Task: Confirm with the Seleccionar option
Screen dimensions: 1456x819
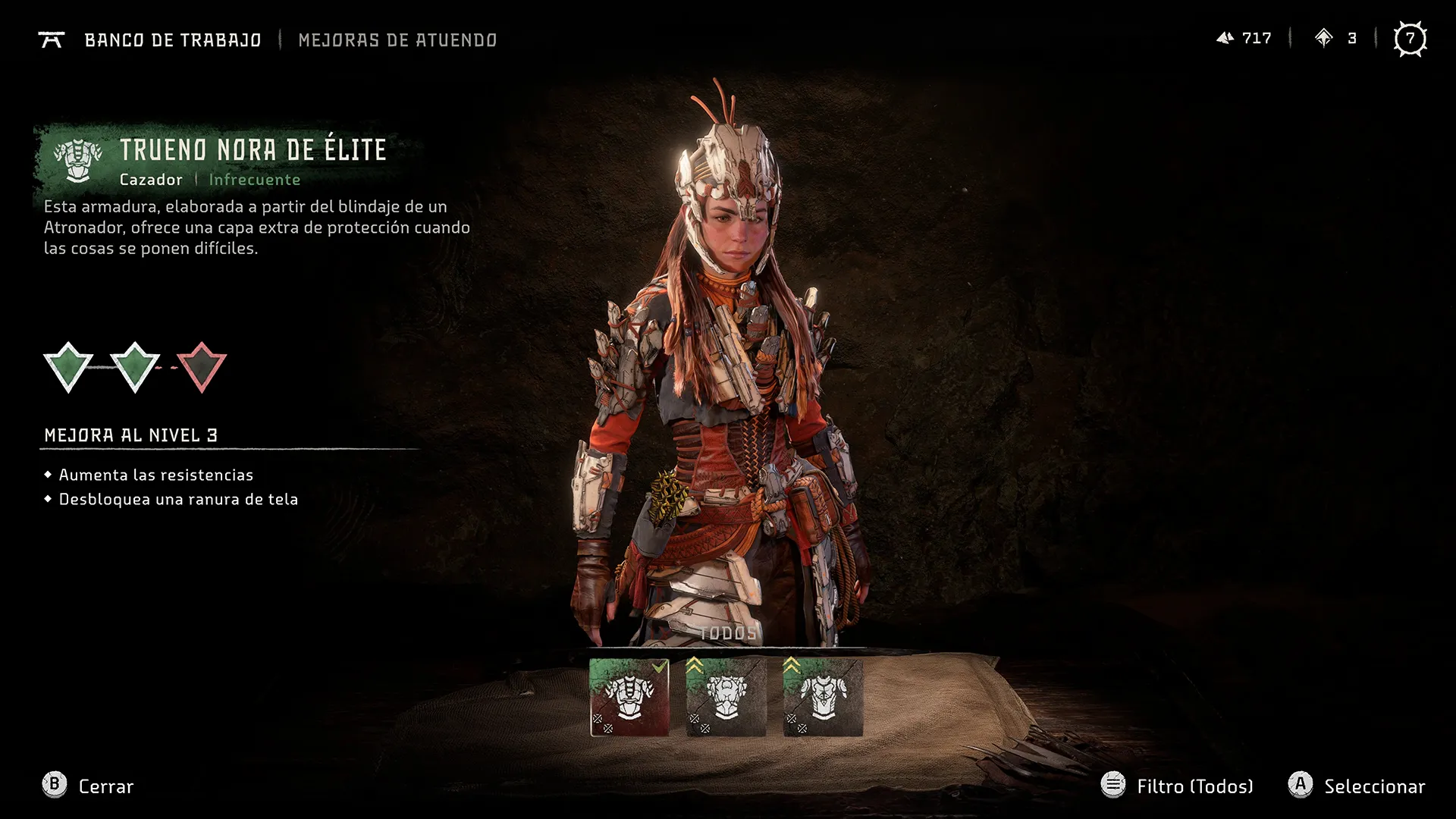Action: [1357, 786]
